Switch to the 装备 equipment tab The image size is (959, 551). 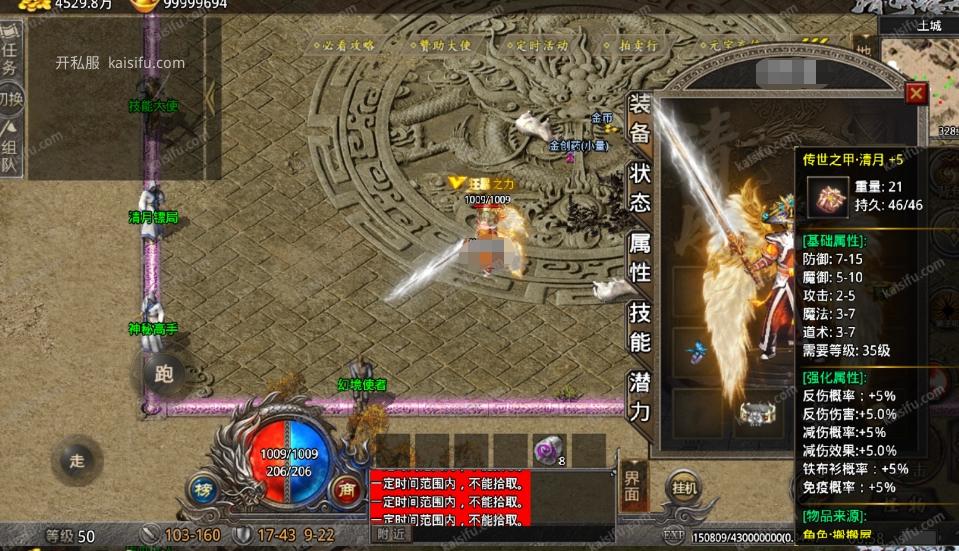pyautogui.click(x=639, y=118)
